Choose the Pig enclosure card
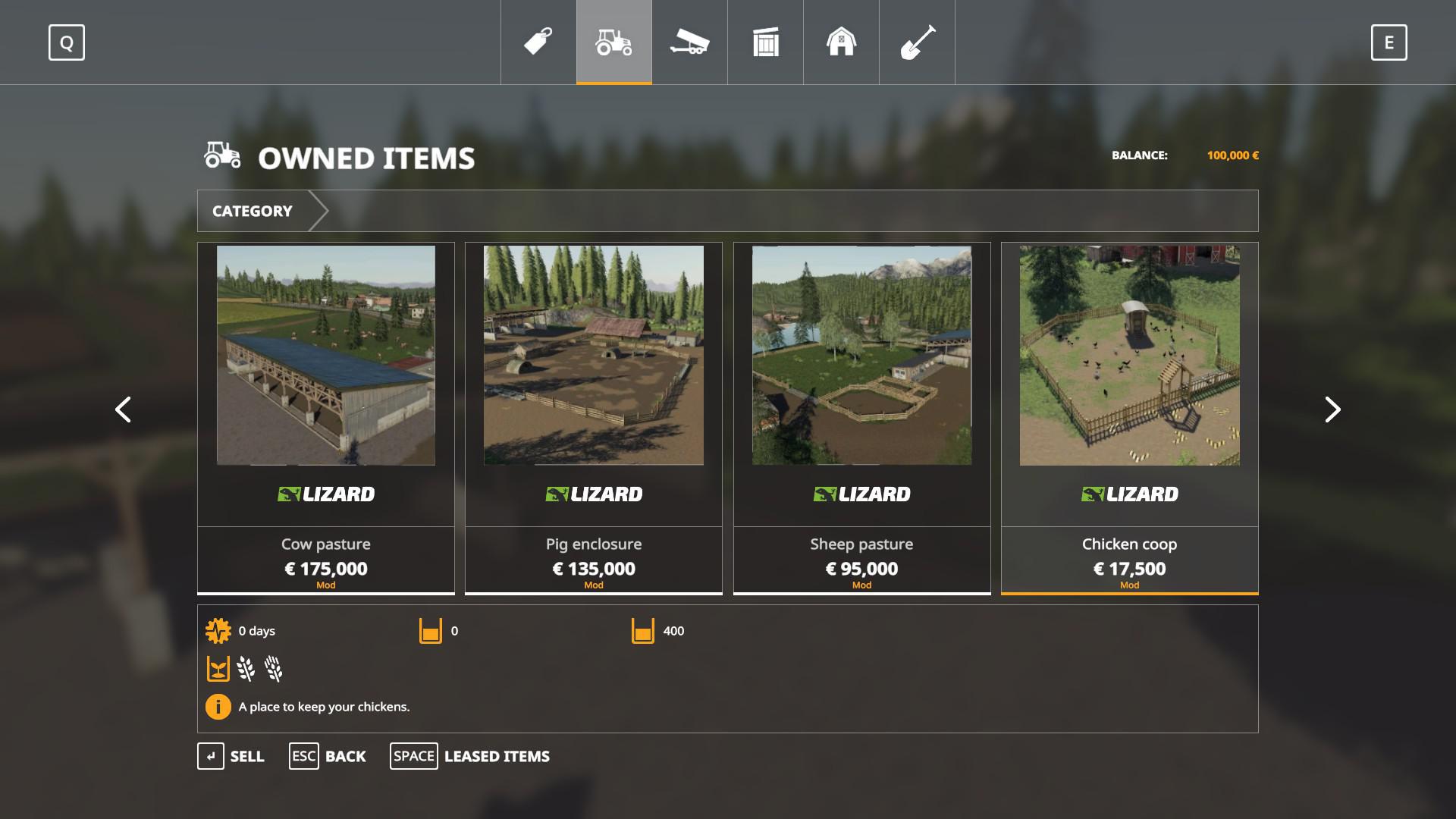The image size is (1456, 819). coord(594,417)
